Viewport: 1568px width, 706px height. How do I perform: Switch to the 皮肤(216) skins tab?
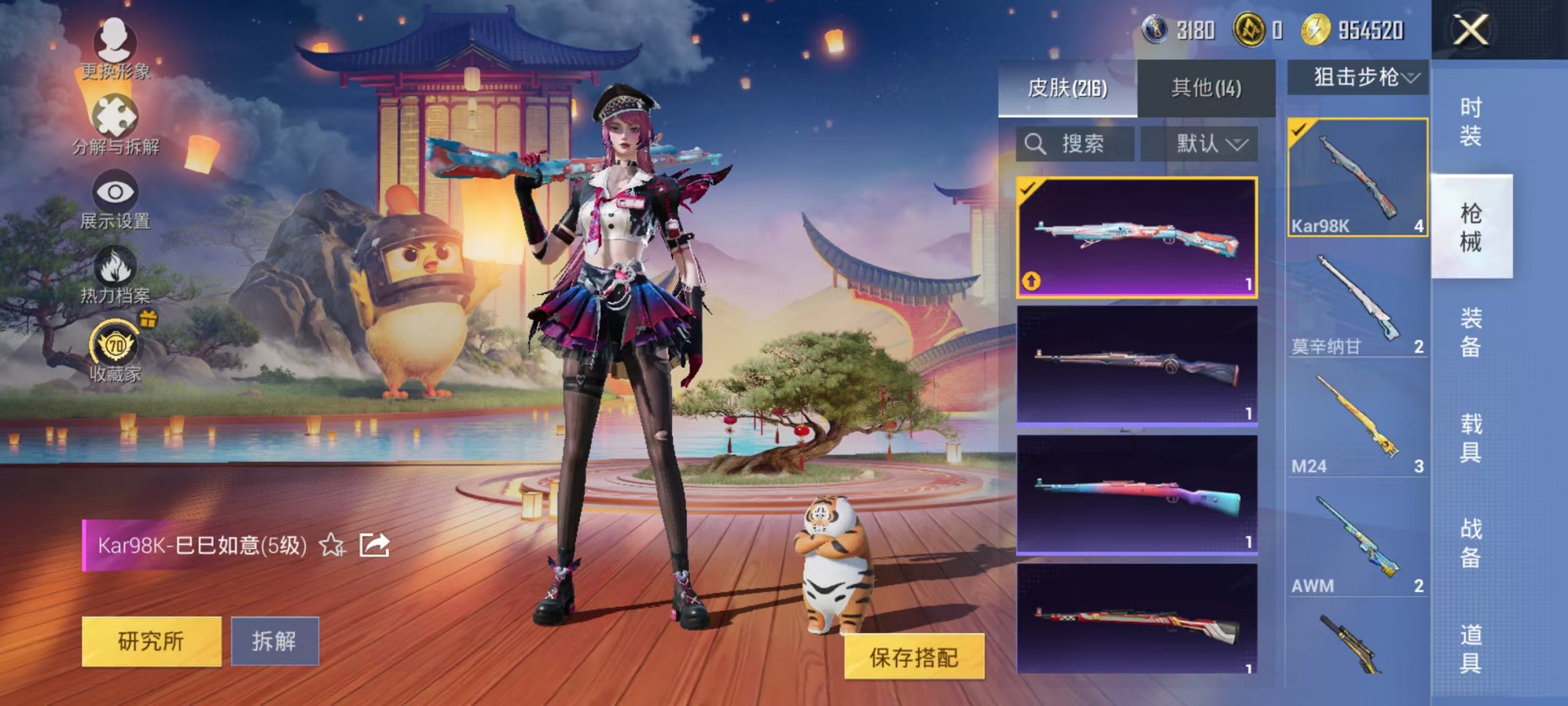[x=1067, y=88]
